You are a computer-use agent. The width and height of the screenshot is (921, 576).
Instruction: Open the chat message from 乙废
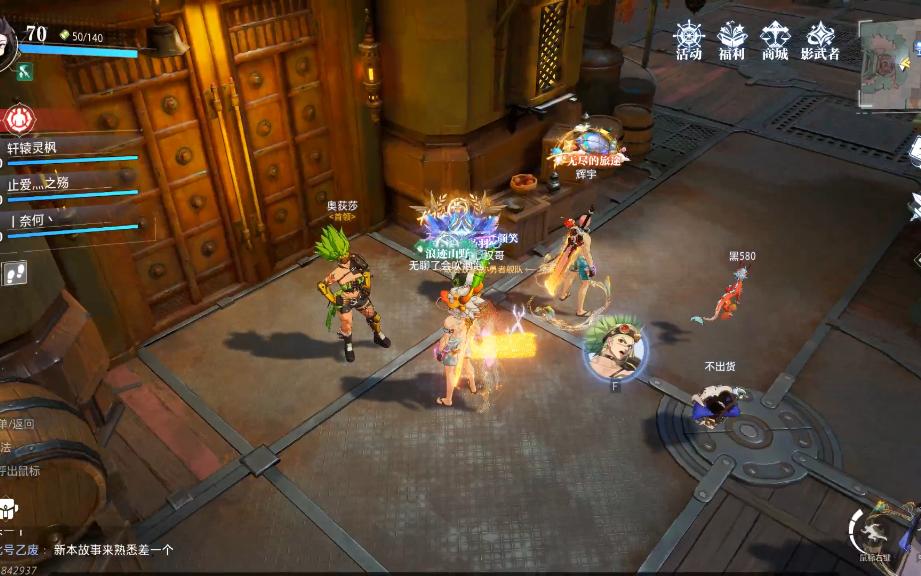tap(90, 549)
